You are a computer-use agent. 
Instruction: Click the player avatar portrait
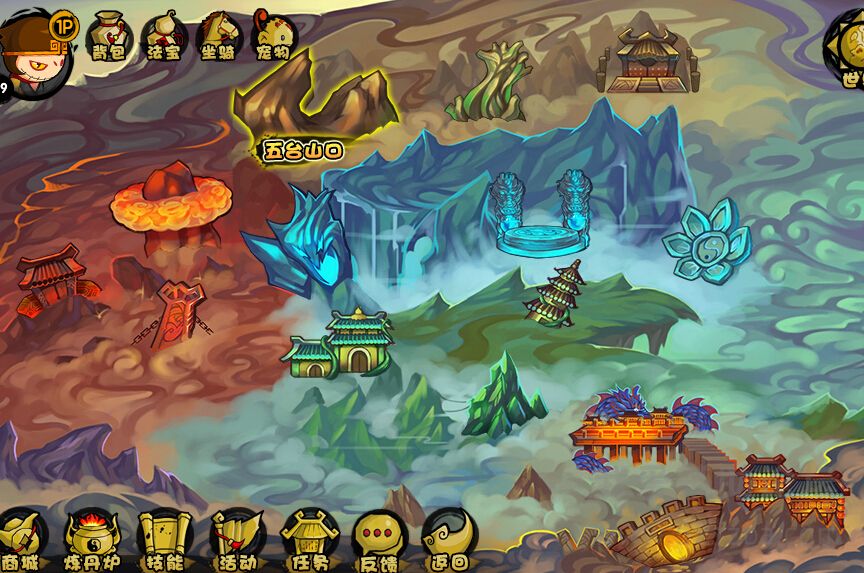click(25, 48)
